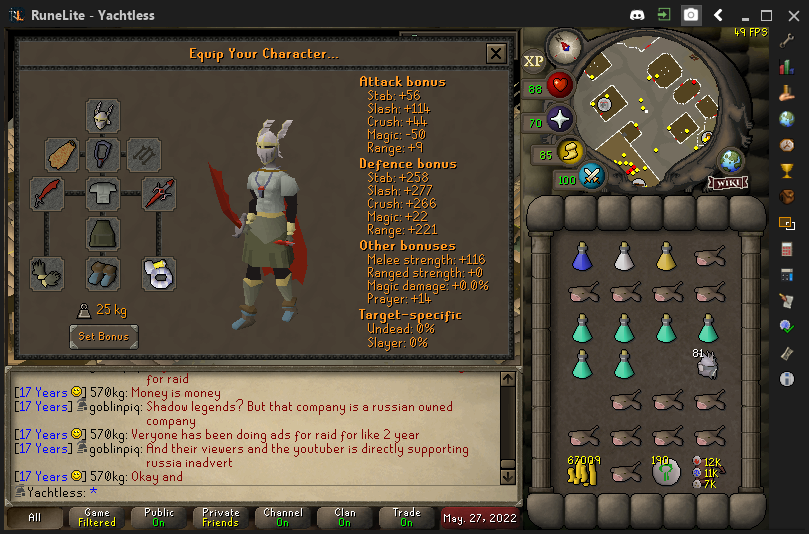Image resolution: width=809 pixels, height=534 pixels.
Task: Open the Wiki button below the minimap
Action: pyautogui.click(x=729, y=183)
